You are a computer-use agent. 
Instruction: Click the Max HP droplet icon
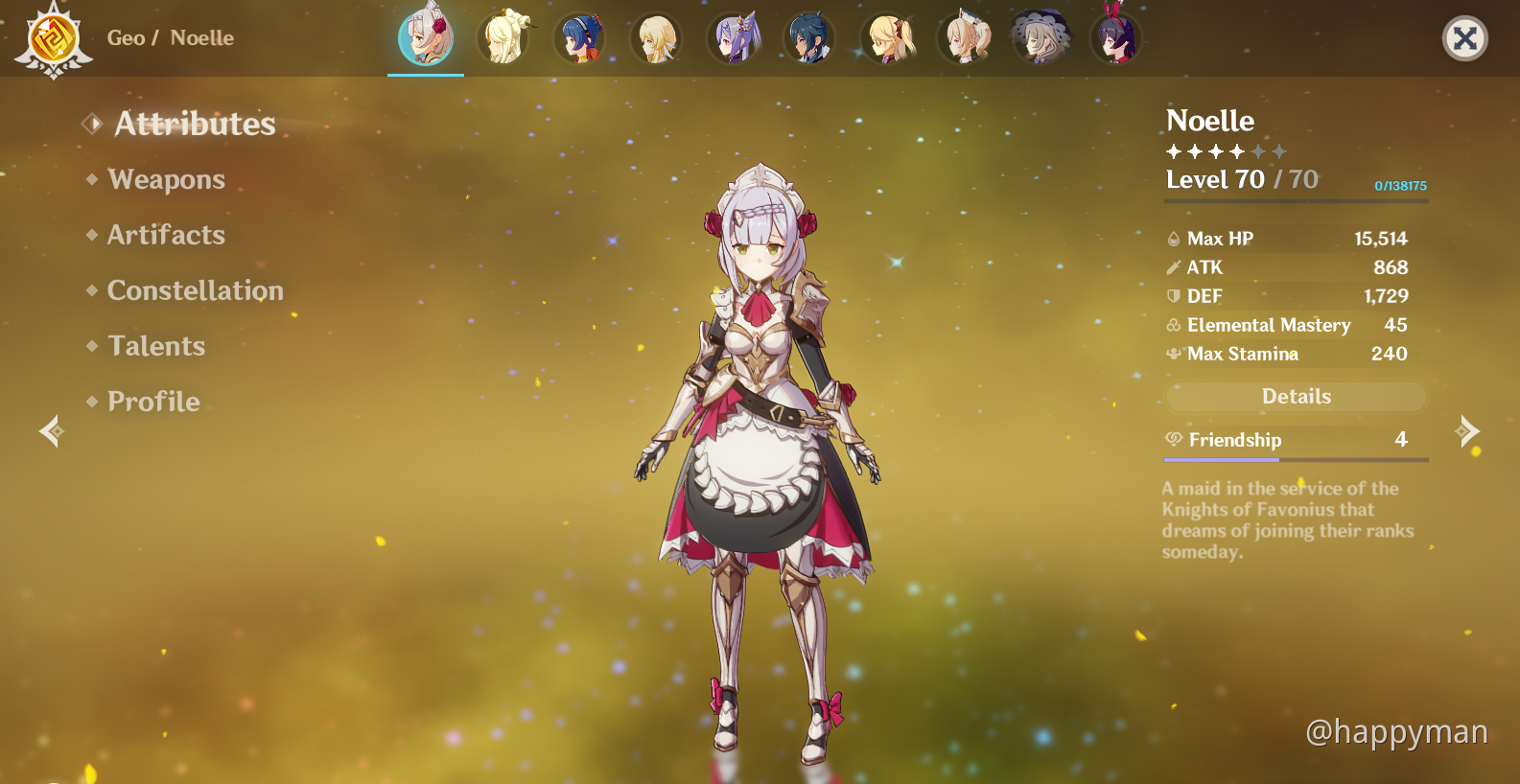(1174, 239)
